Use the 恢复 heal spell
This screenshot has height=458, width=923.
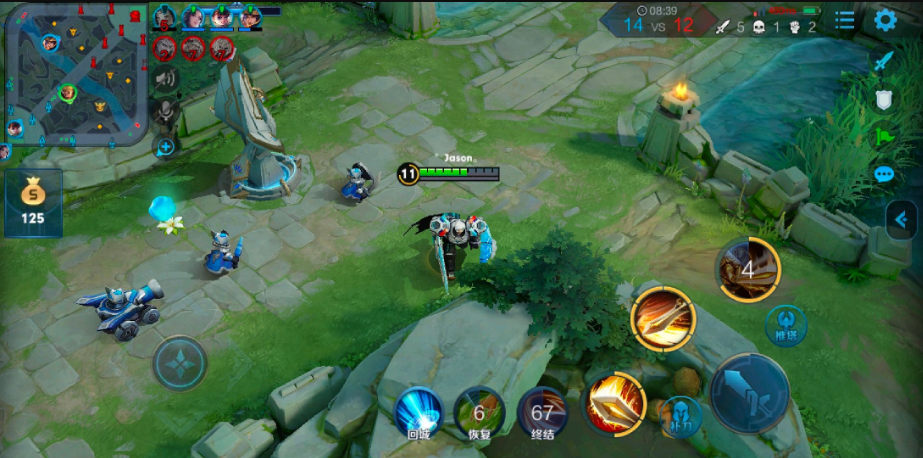[479, 411]
